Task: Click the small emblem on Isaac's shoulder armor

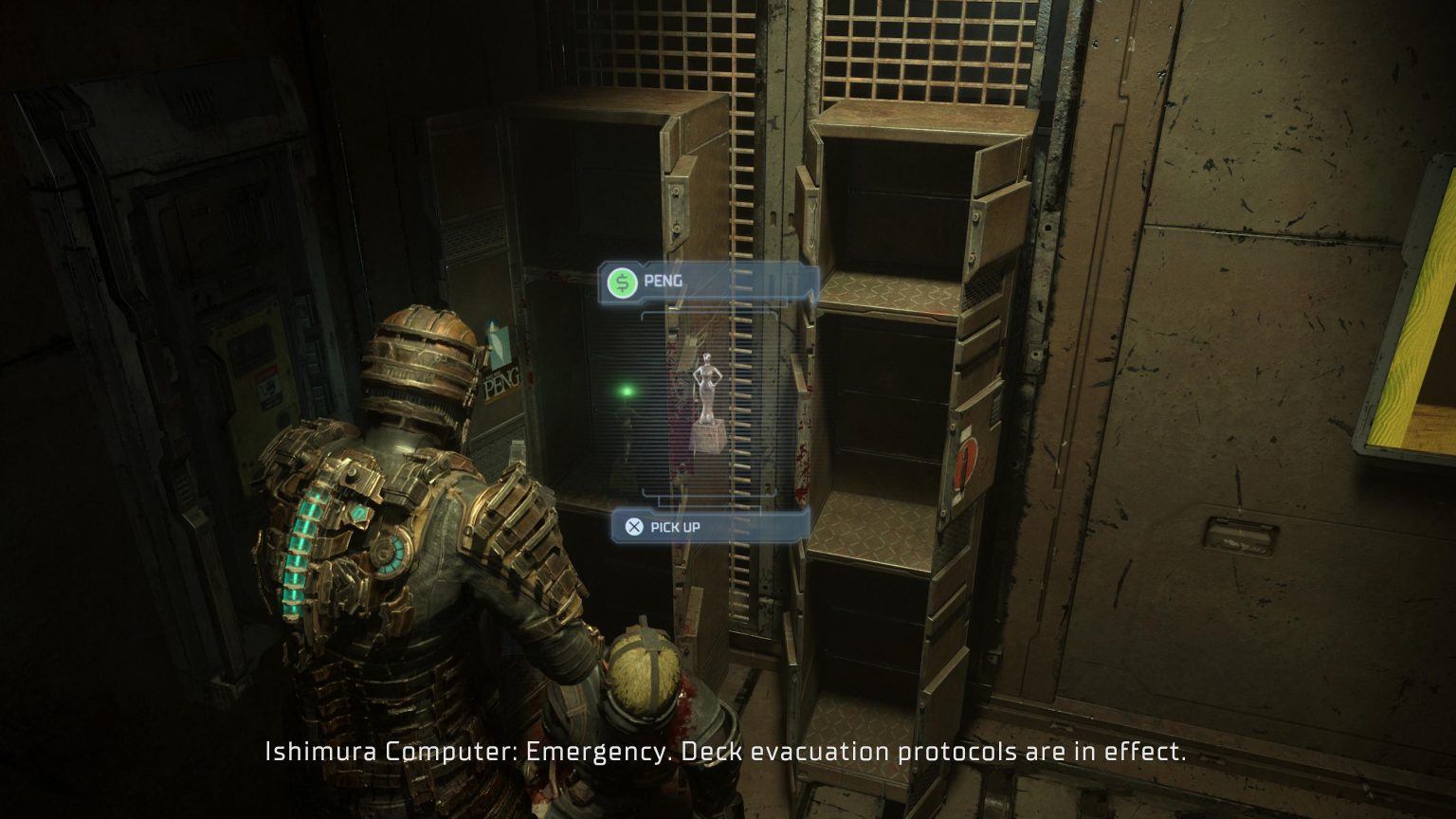Action: pyautogui.click(x=358, y=512)
